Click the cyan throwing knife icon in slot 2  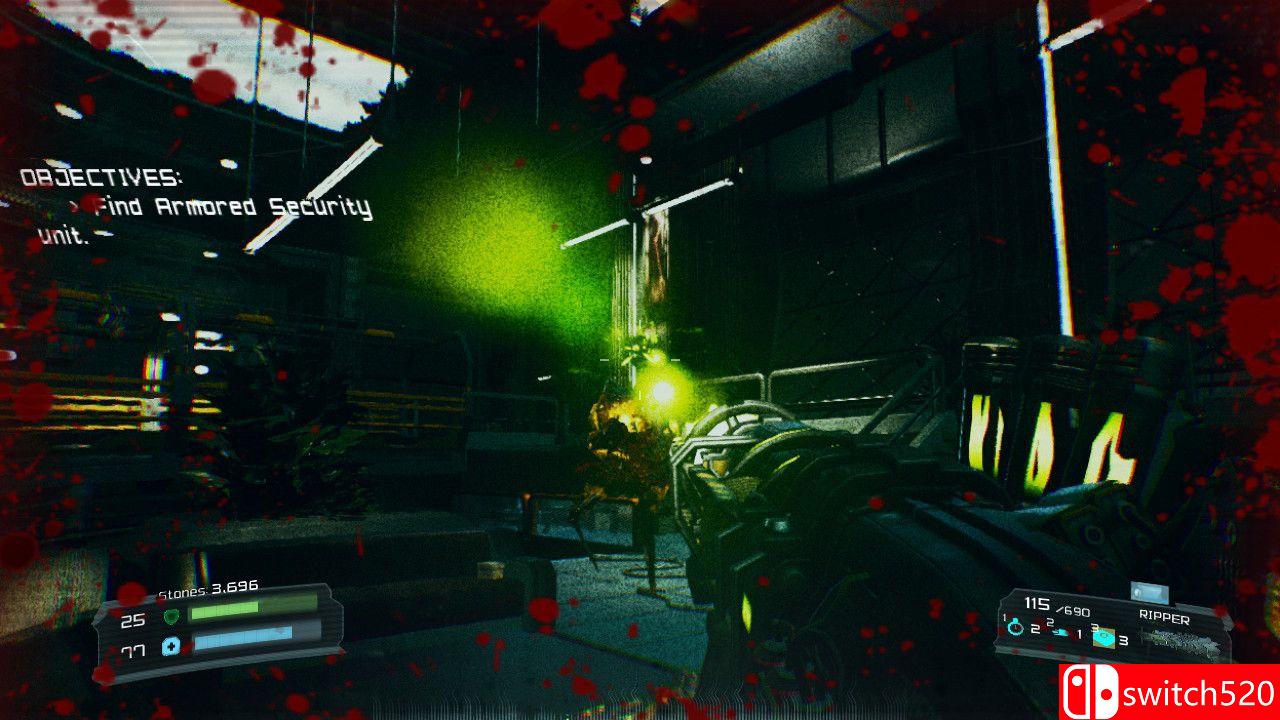coord(1061,632)
